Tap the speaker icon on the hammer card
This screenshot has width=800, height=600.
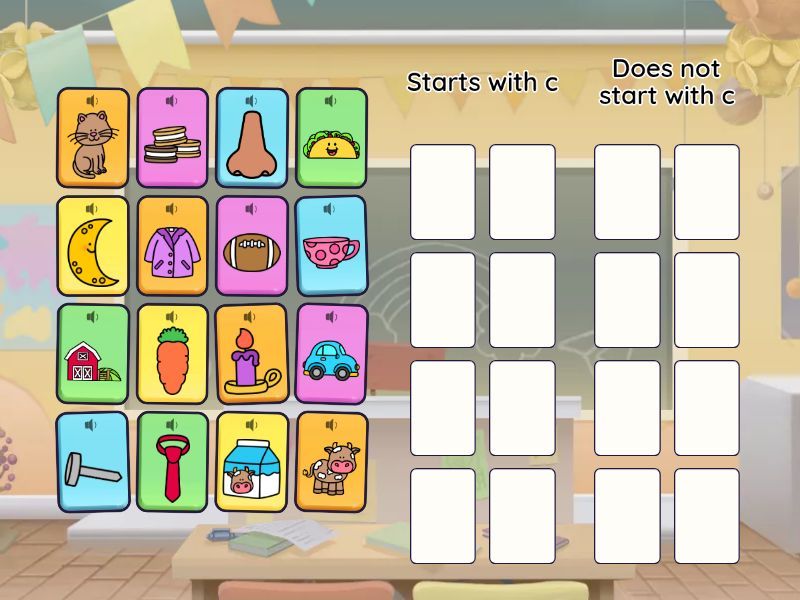[92, 425]
